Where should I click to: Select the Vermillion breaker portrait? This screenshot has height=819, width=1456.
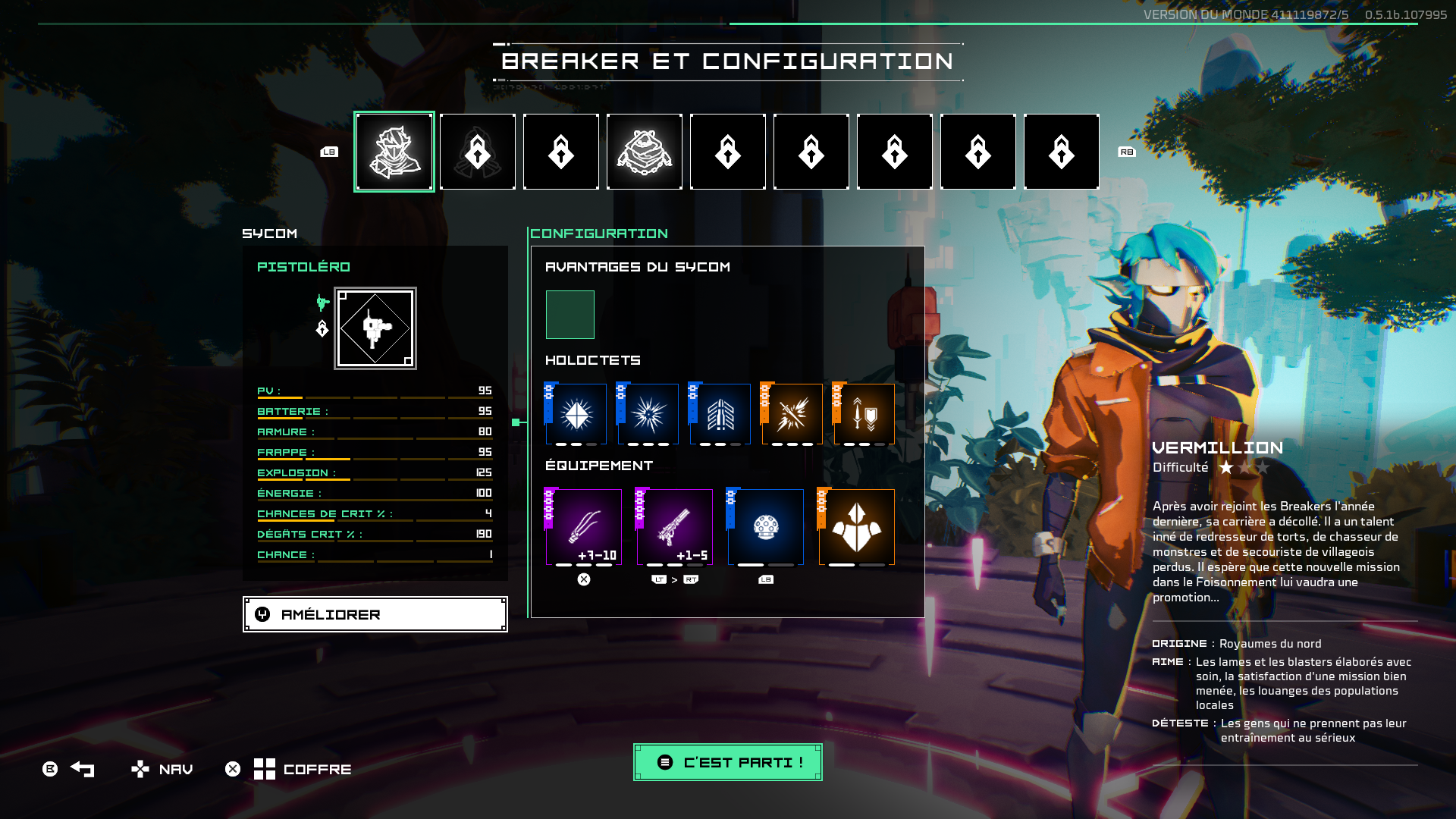click(x=394, y=152)
